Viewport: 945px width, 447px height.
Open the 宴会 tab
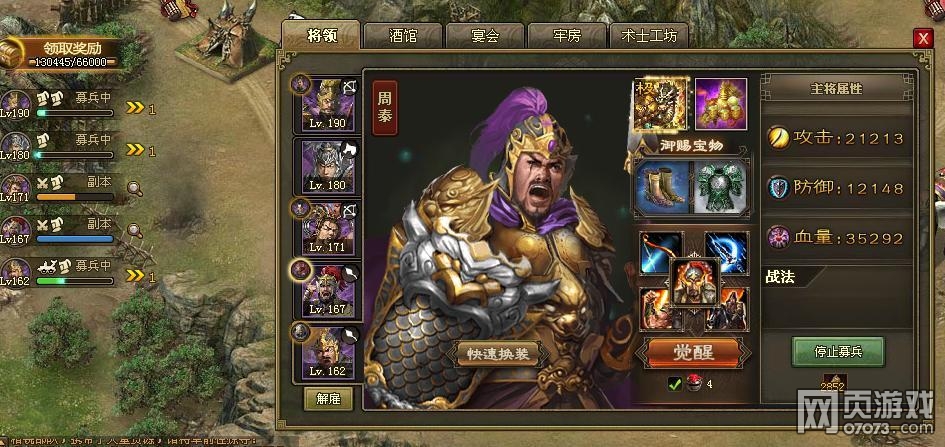coord(485,36)
